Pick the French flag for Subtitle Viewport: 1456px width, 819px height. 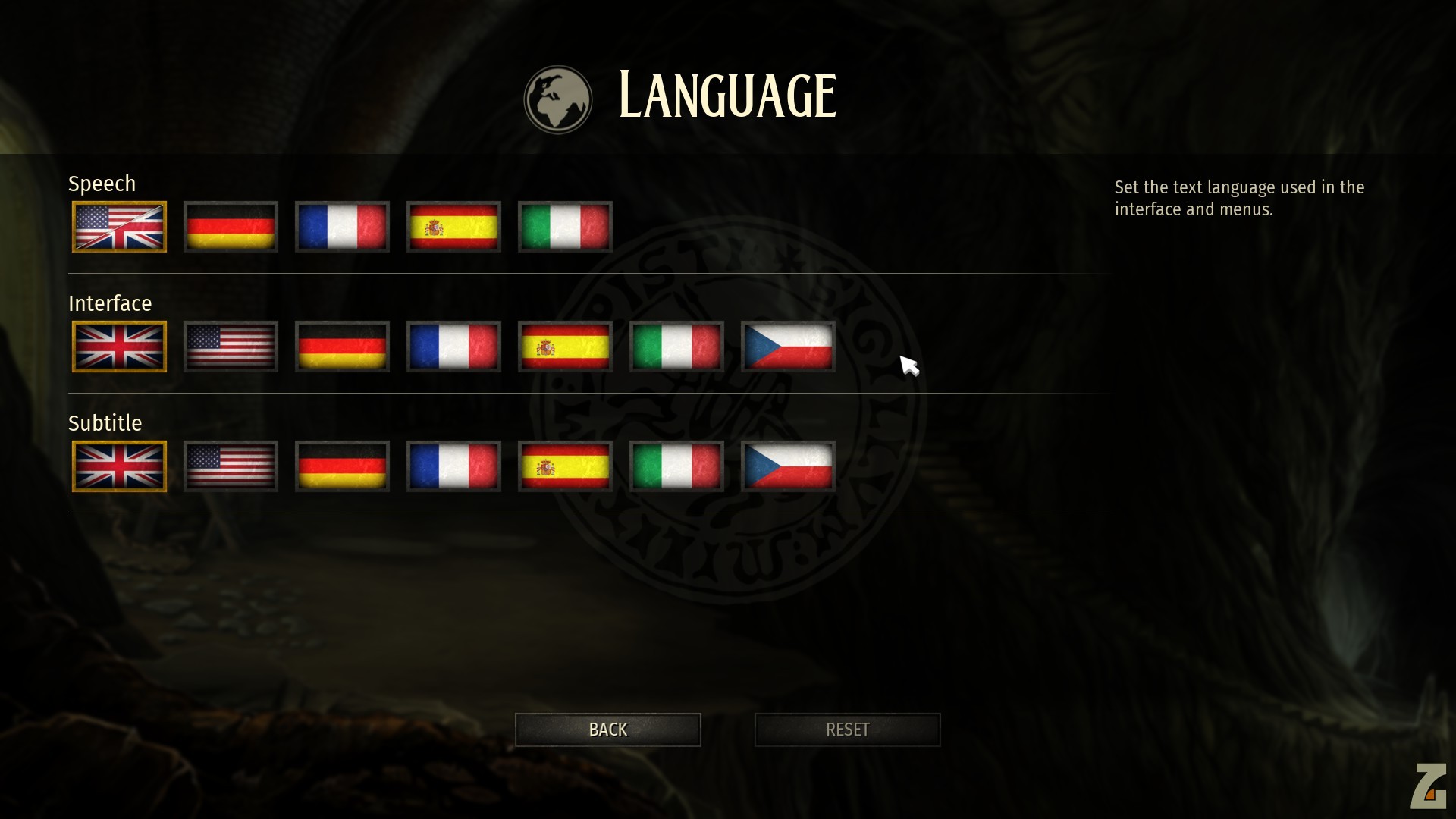(x=453, y=466)
